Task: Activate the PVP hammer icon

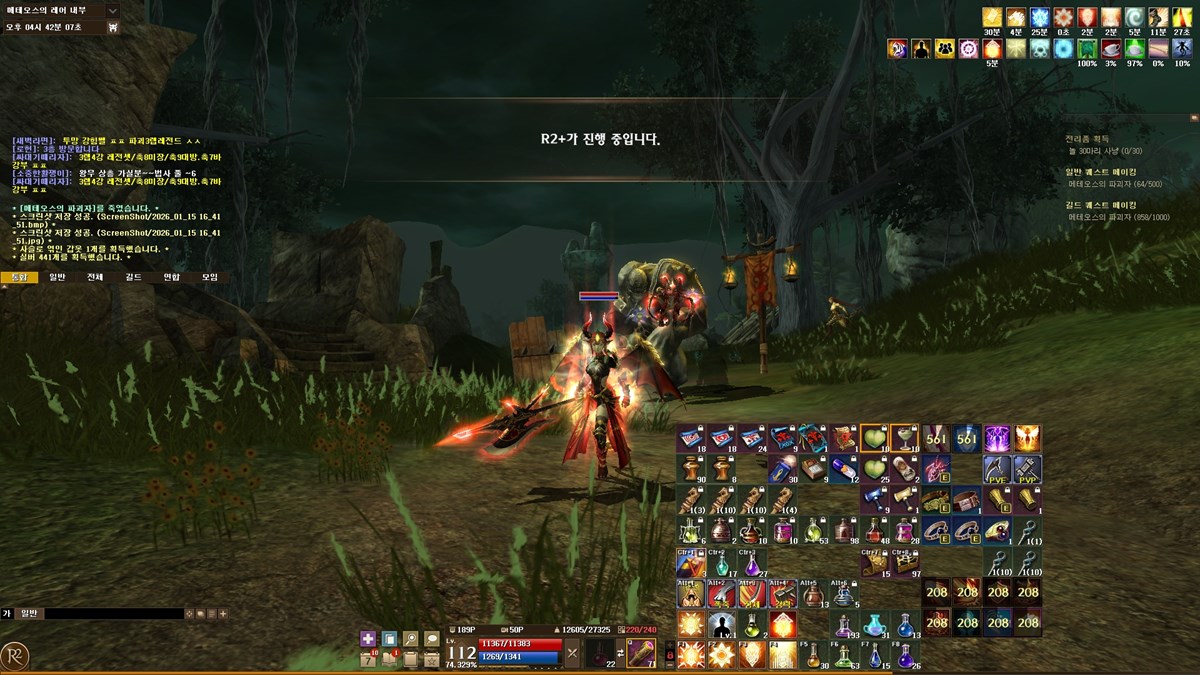Action: (1028, 469)
